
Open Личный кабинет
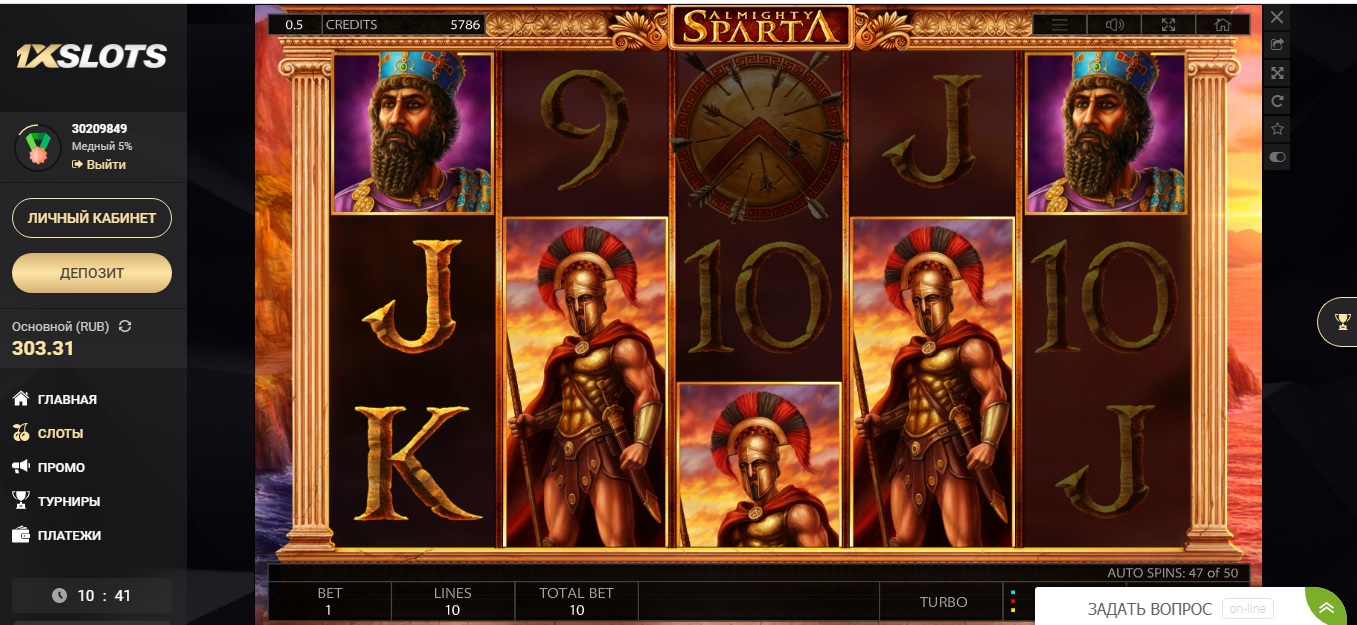click(x=92, y=218)
